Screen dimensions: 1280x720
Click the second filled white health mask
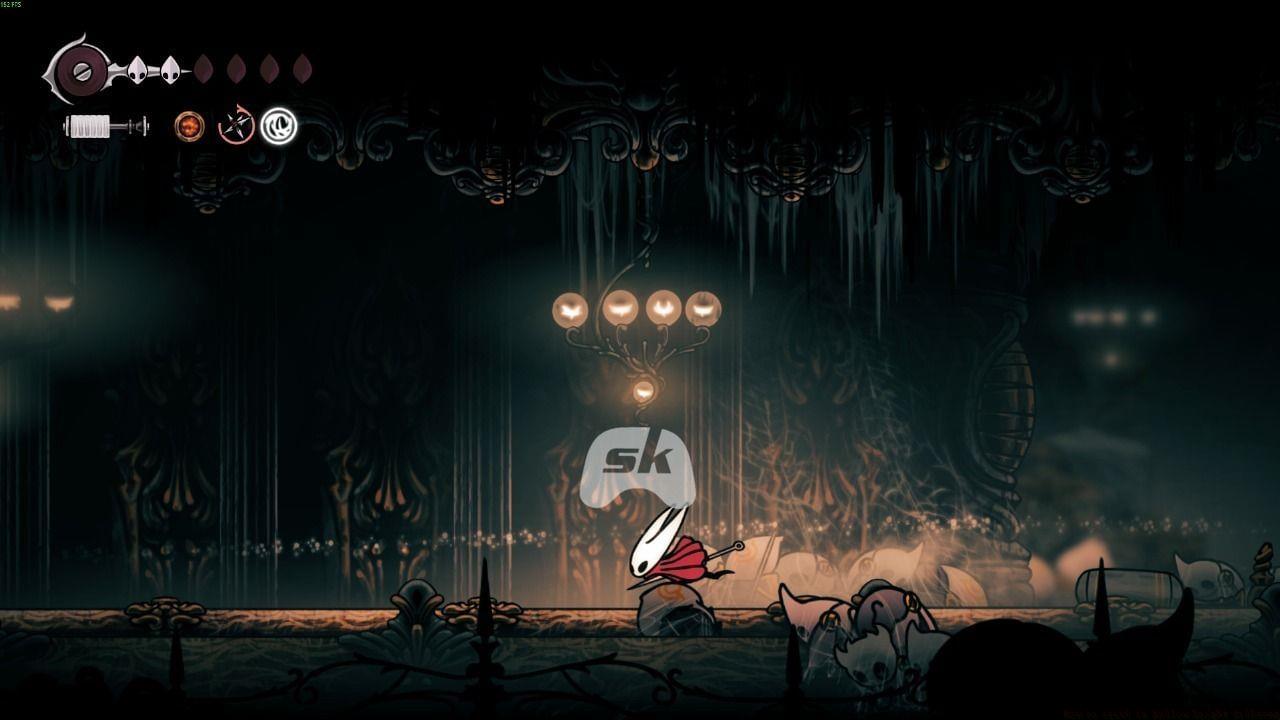click(x=169, y=70)
